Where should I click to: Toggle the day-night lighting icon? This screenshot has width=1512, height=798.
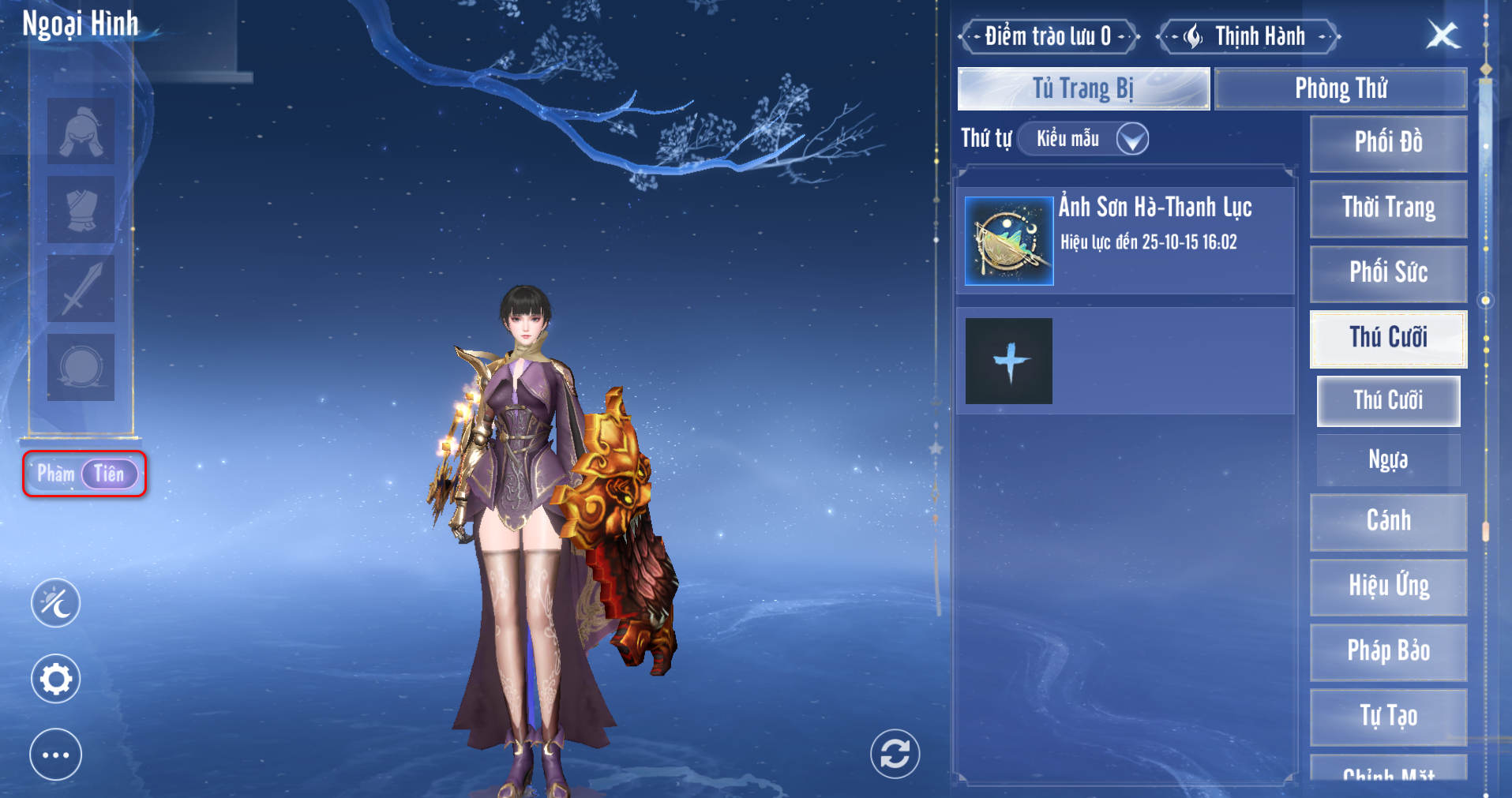coord(55,603)
